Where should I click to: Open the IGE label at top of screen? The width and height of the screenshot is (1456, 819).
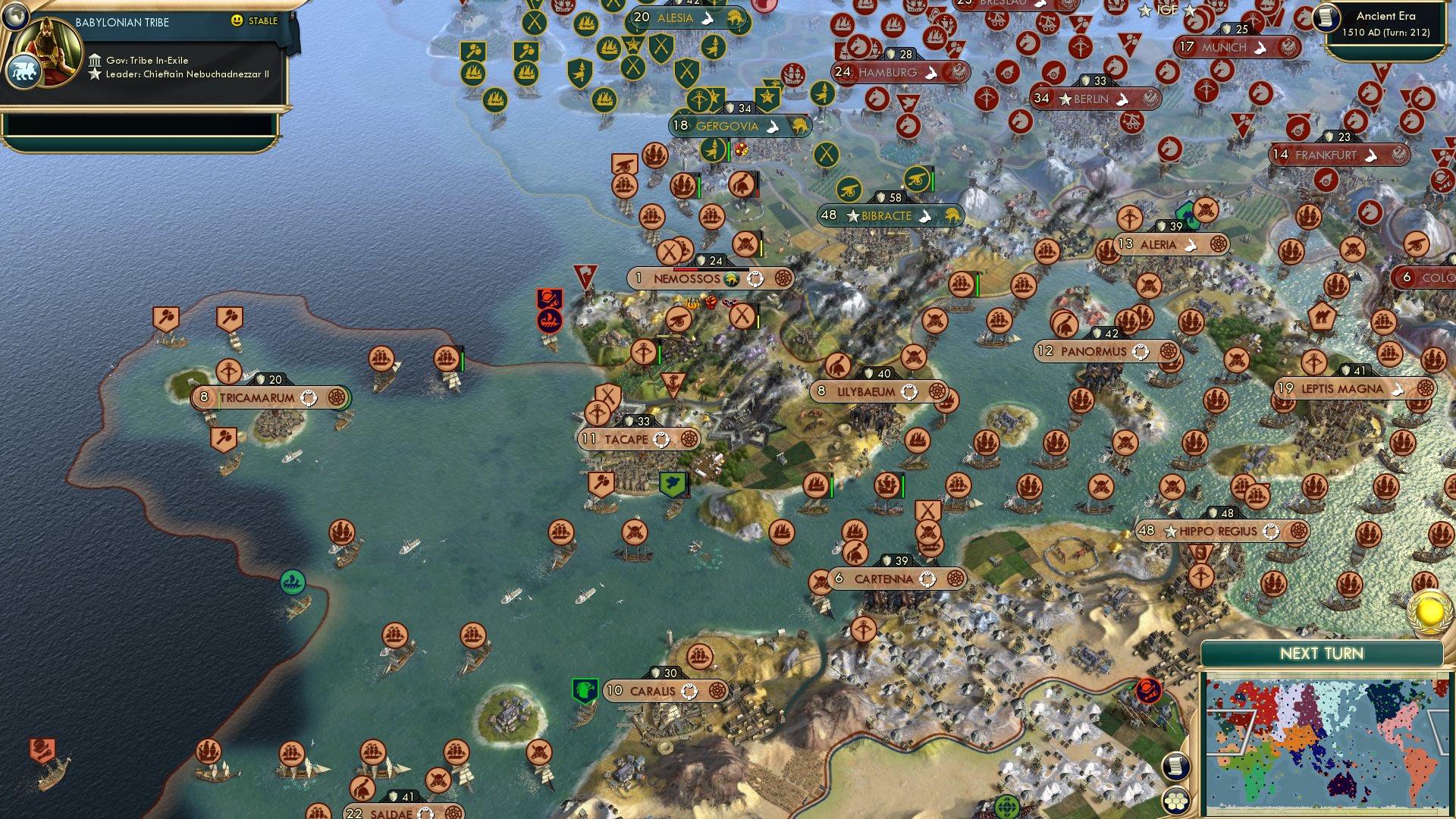point(1168,11)
